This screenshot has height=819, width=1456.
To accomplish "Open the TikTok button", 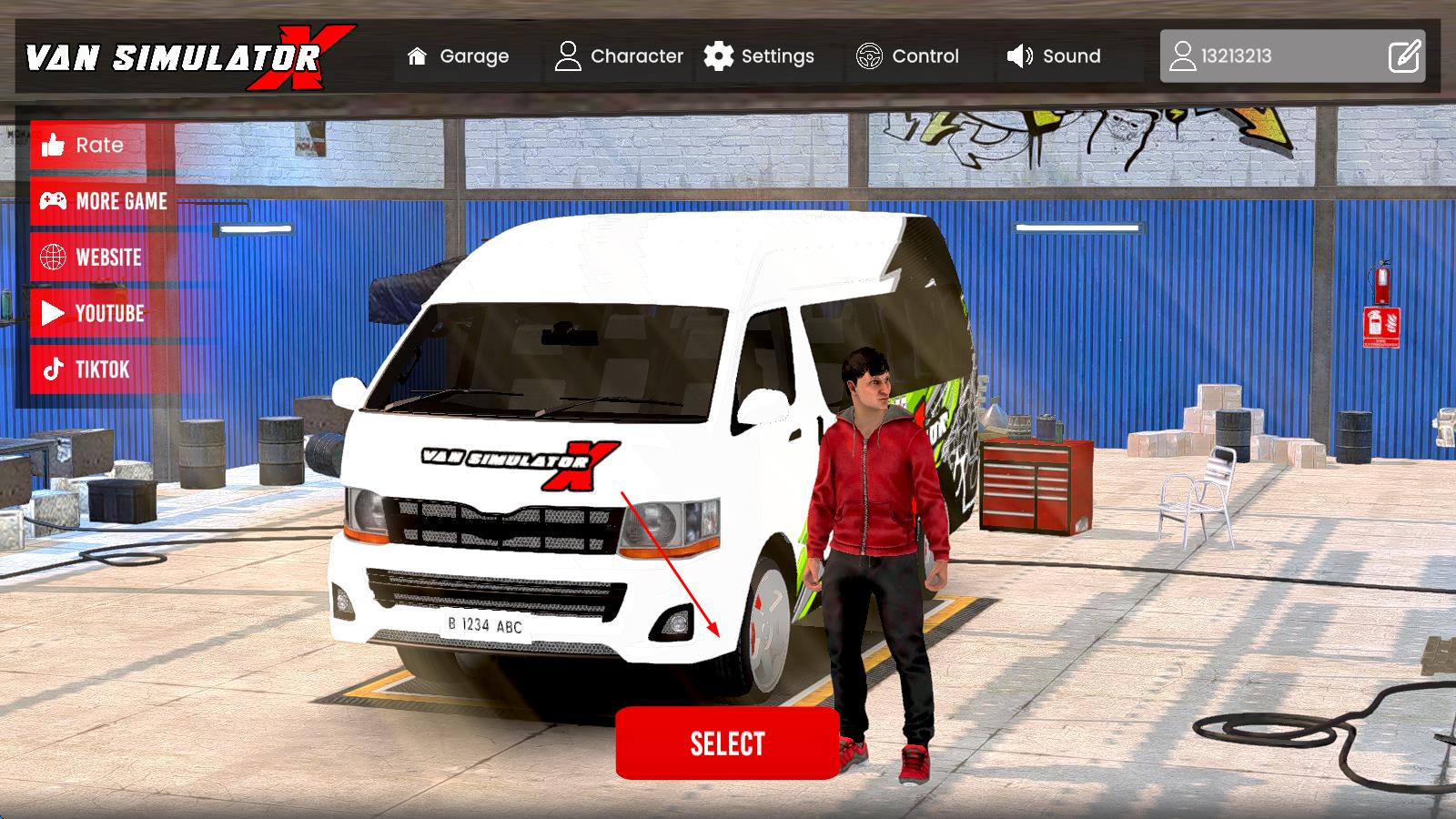I will click(x=87, y=369).
